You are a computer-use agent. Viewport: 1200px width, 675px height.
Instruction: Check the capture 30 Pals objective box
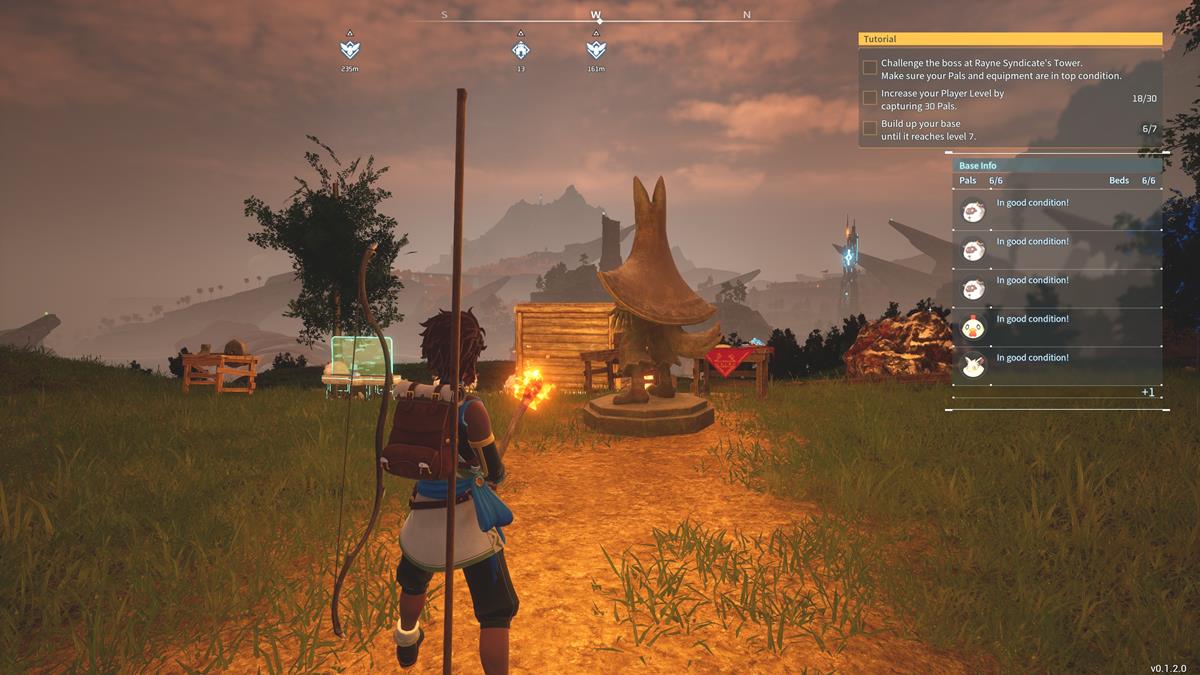tap(870, 98)
